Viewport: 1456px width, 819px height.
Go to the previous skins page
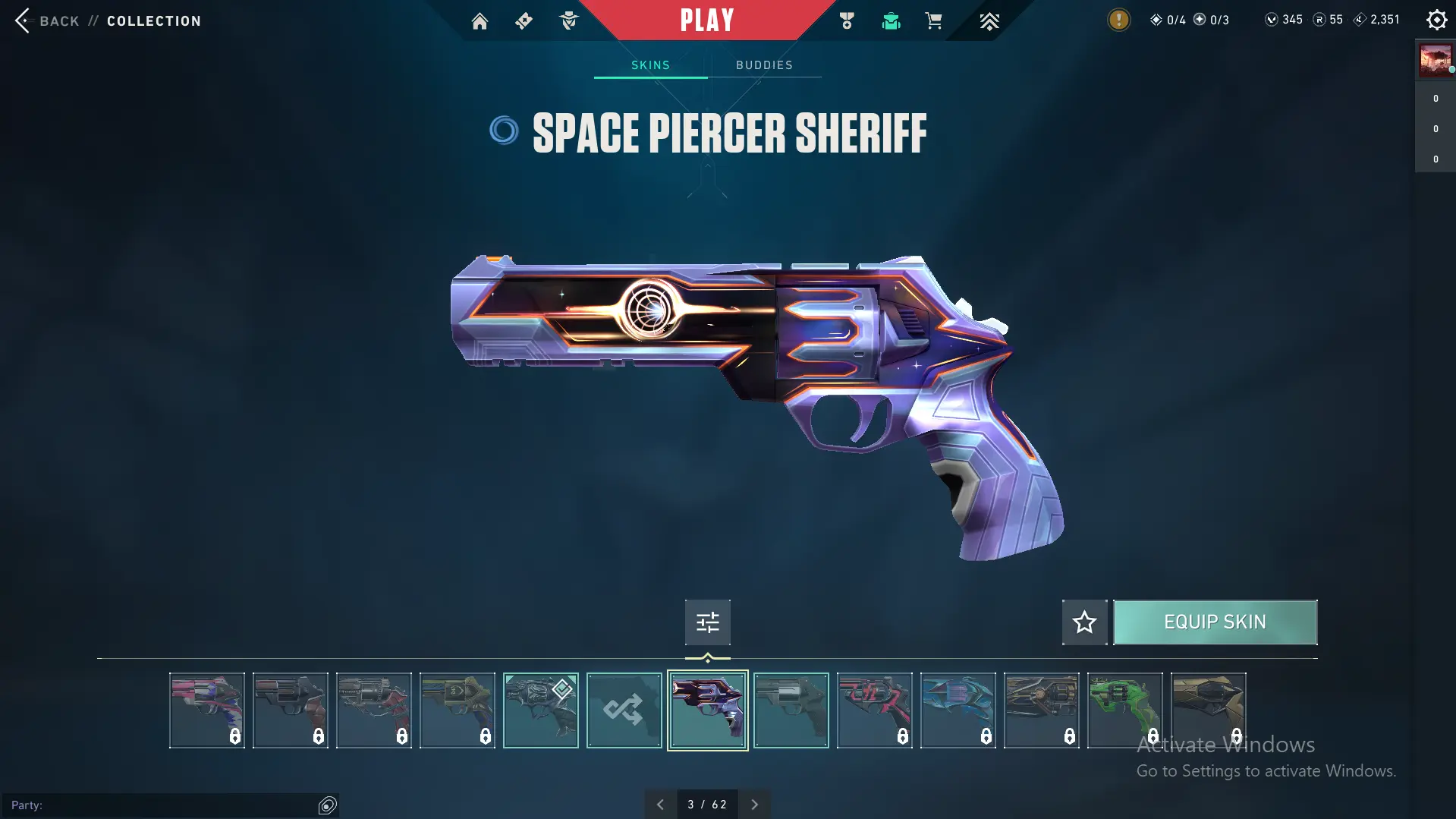660,805
